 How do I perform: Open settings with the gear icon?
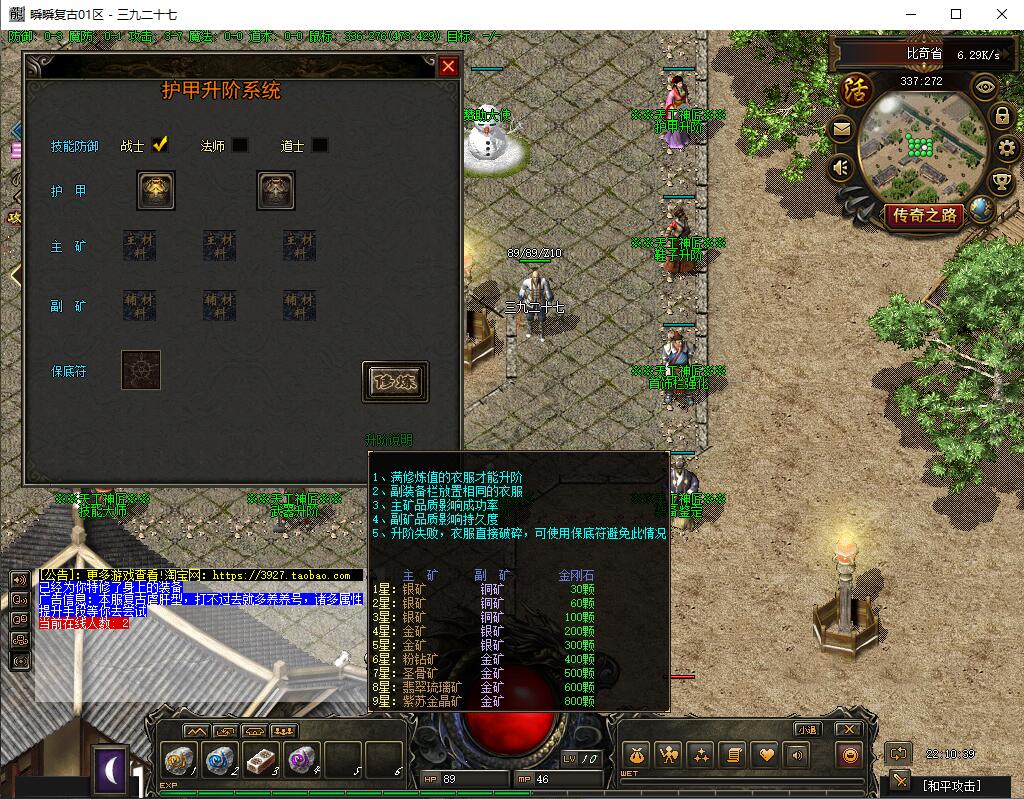(1006, 150)
